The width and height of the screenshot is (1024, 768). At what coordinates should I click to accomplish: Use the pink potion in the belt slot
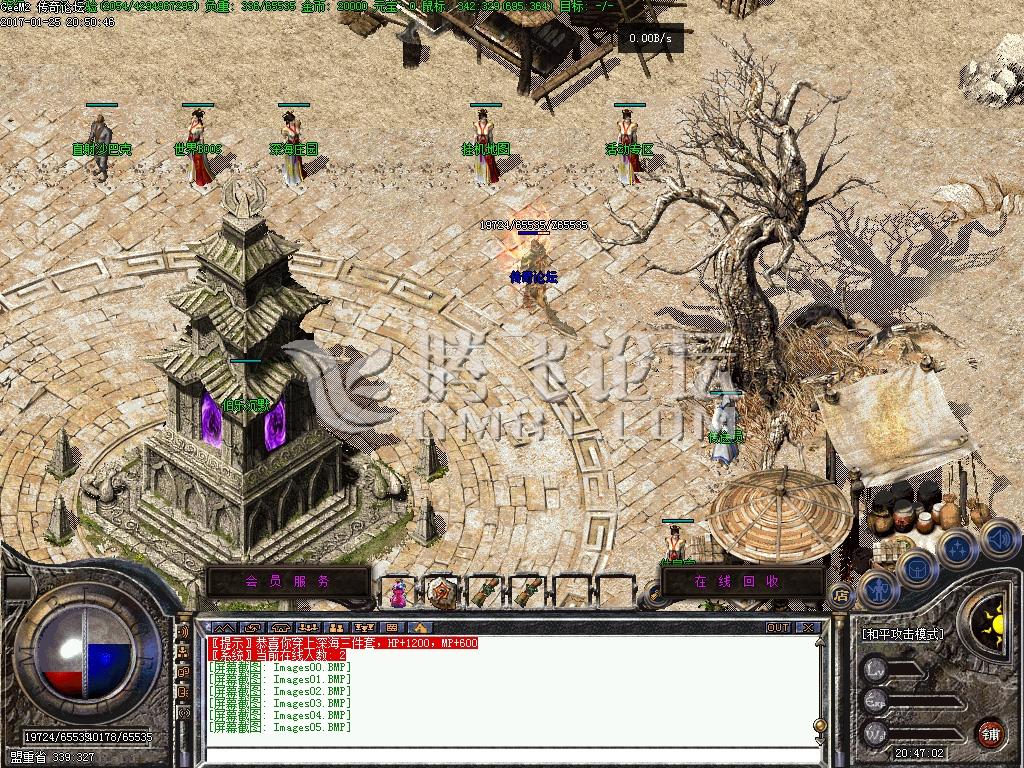coord(399,592)
